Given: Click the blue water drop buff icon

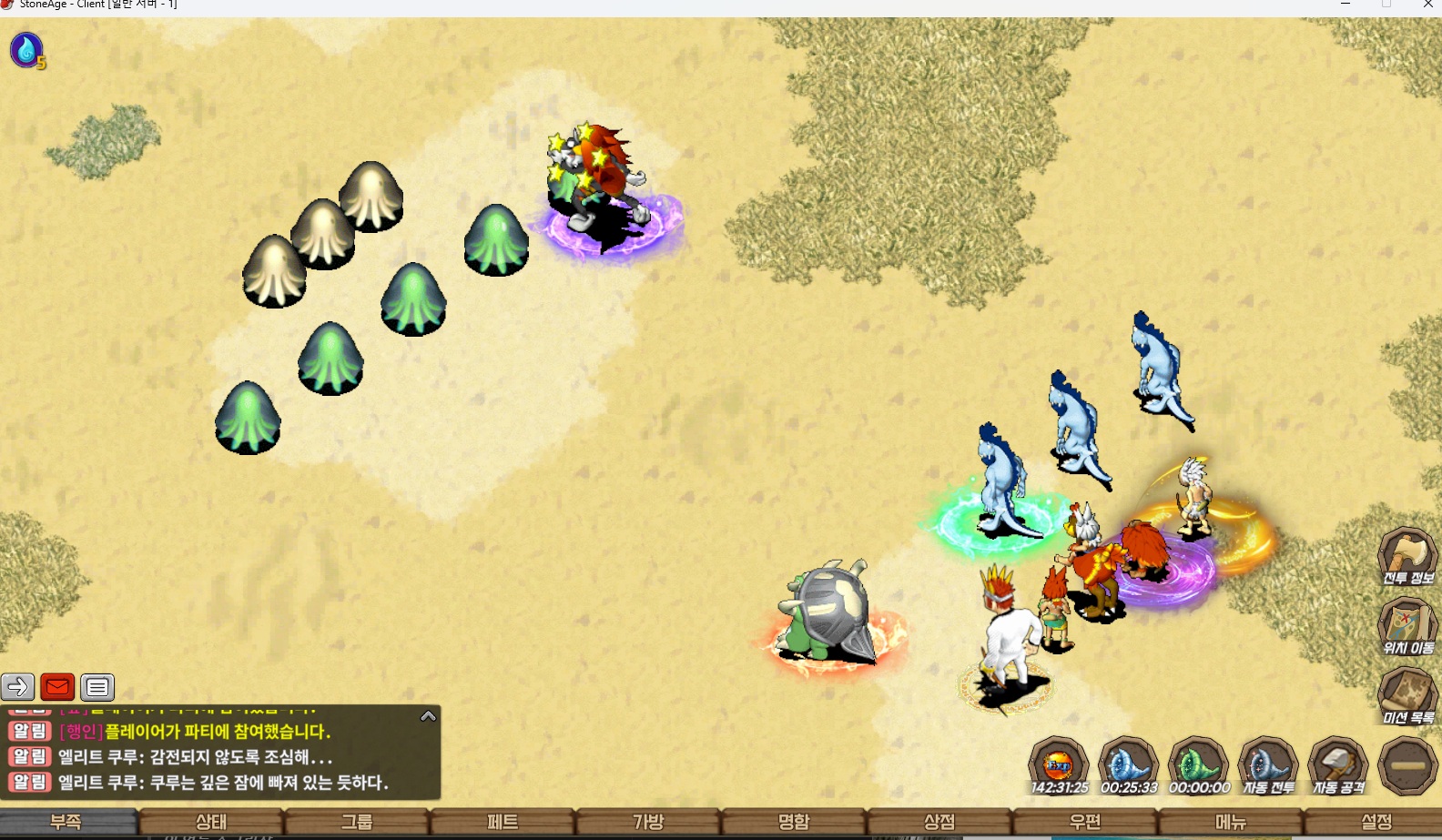Looking at the screenshot, I should point(26,50).
